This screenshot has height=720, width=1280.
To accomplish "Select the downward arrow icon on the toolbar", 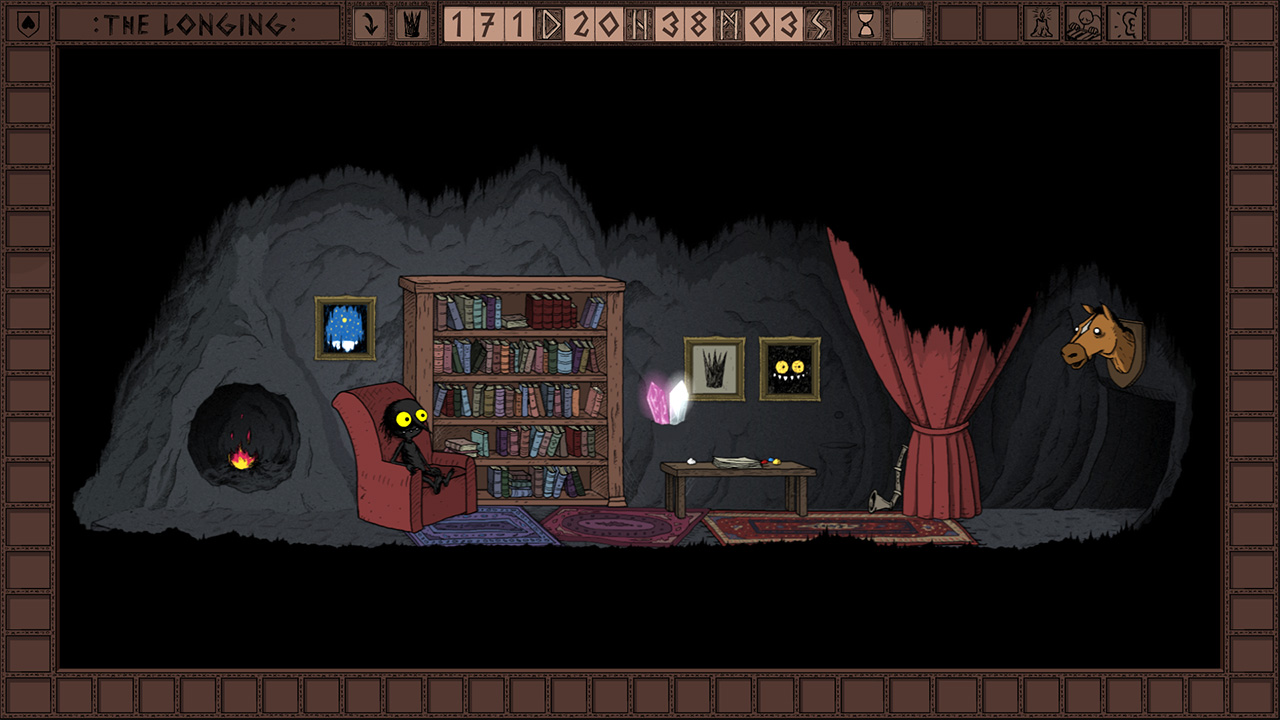I will [x=370, y=26].
